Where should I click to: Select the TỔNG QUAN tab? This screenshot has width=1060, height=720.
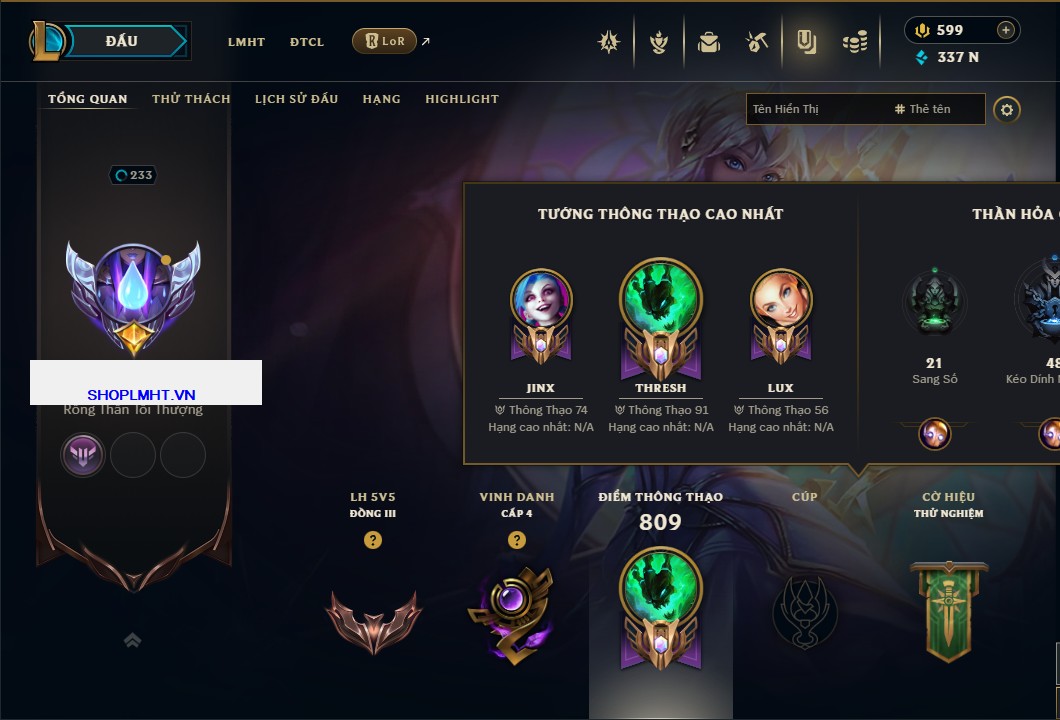(88, 99)
